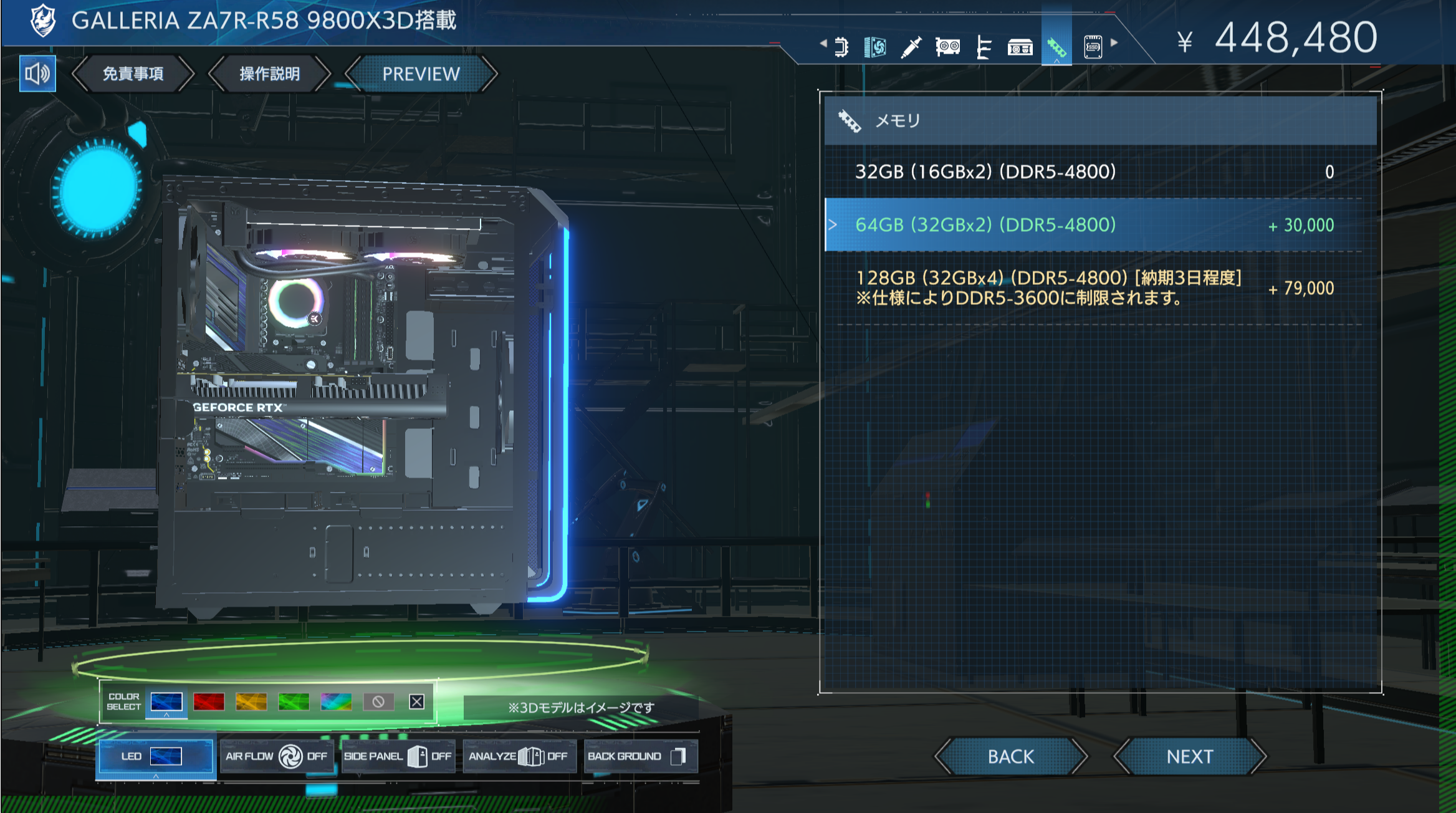
Task: Close the color select panel
Action: (x=417, y=702)
